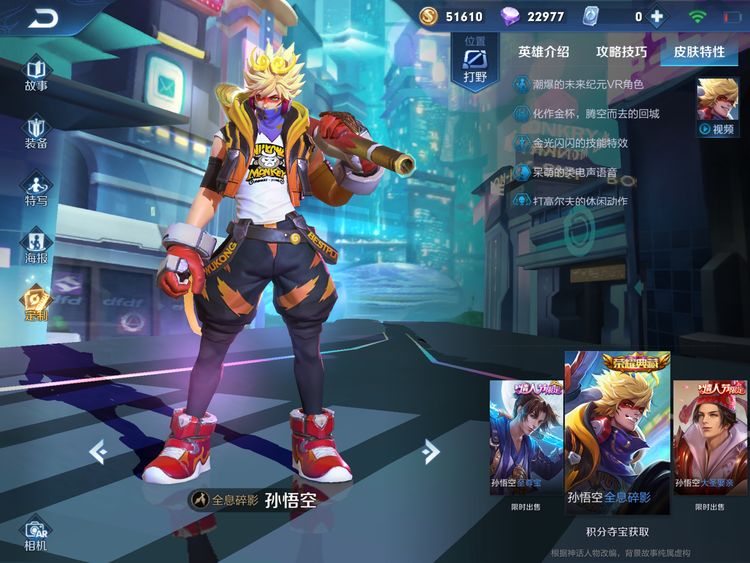
Task: Click the 打野 position badge
Action: point(474,62)
